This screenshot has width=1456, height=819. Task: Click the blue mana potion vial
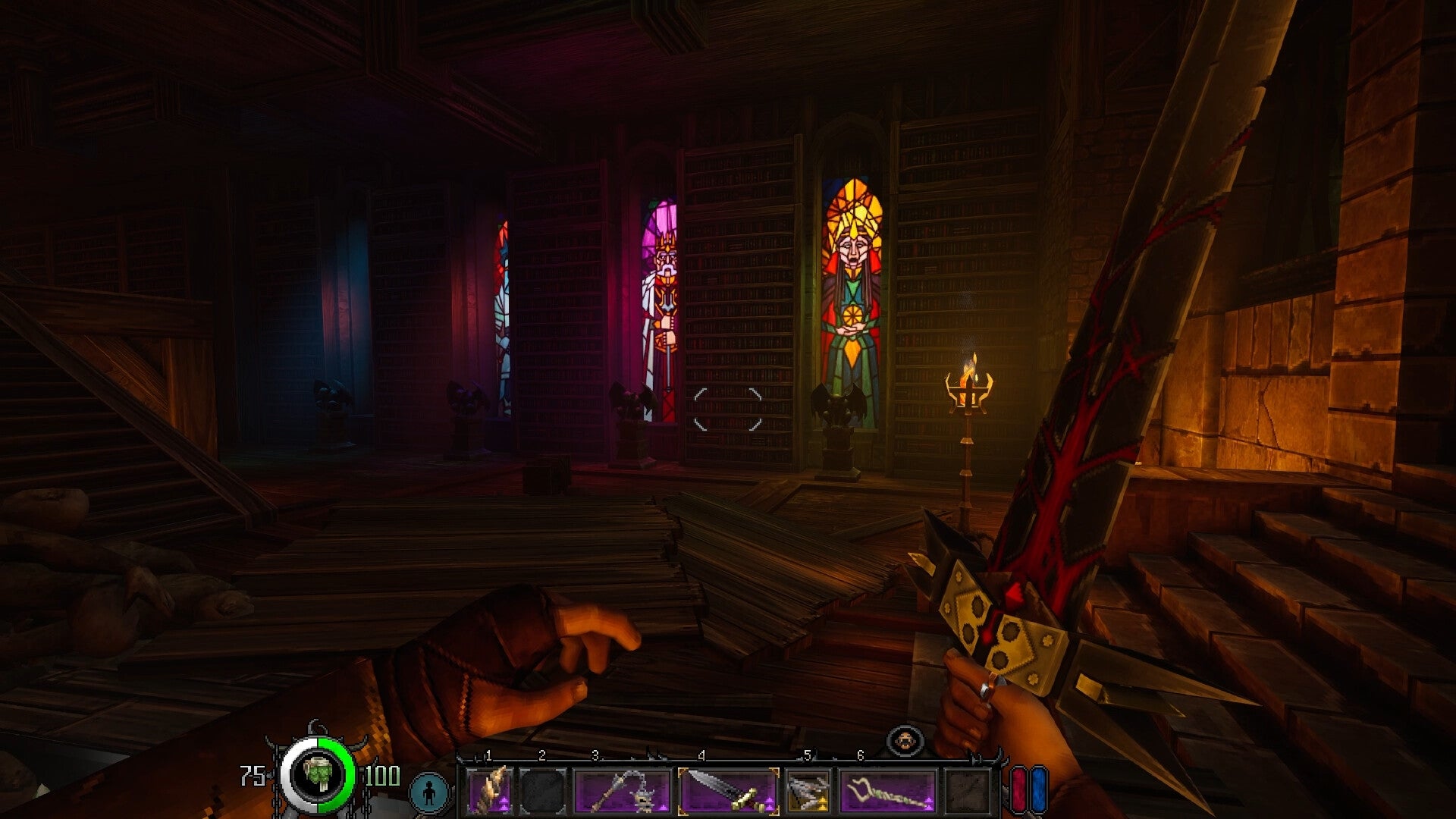[1040, 790]
